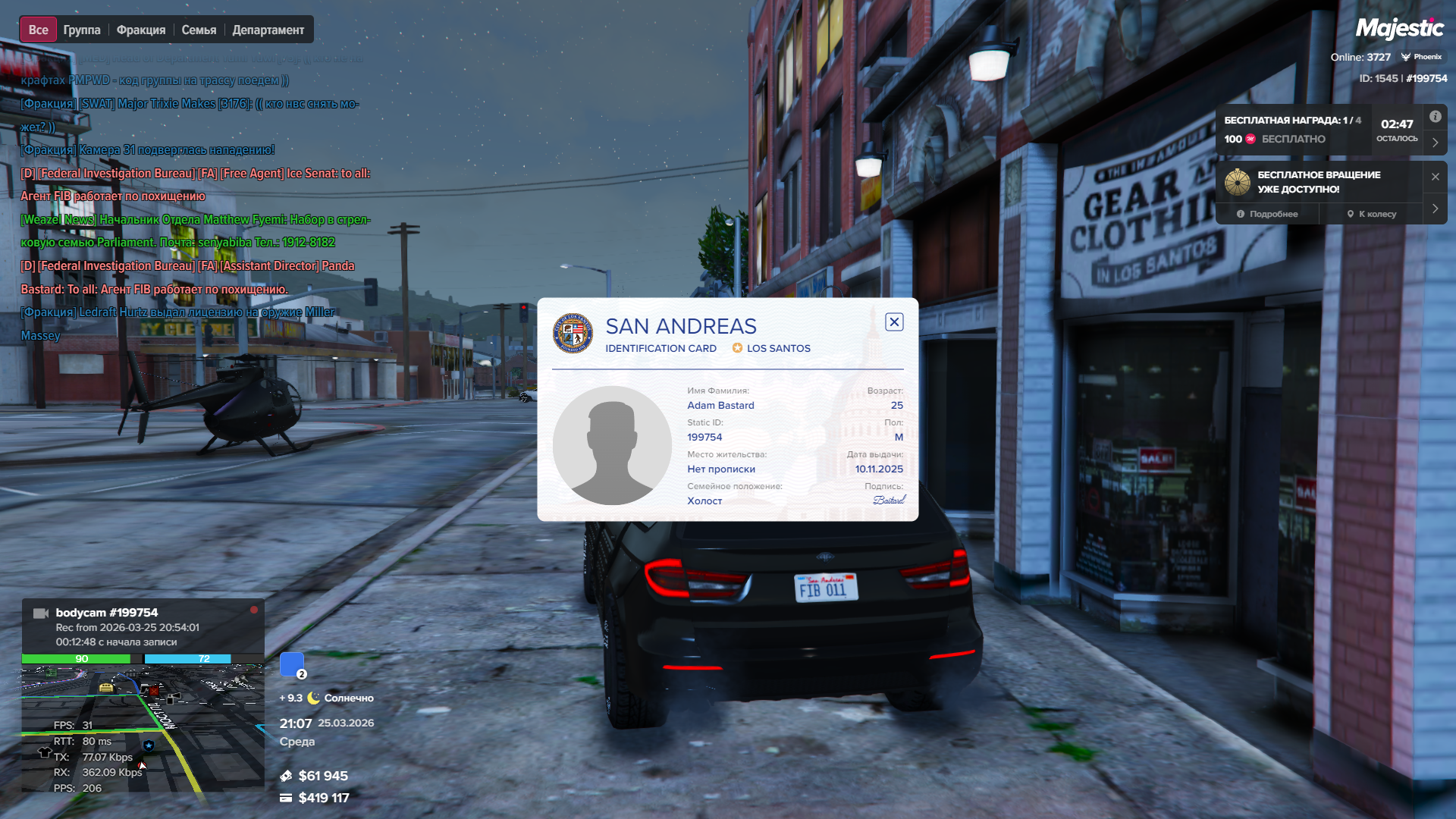Click the minimap in the corner
This screenshot has height=819, width=1456.
pyautogui.click(x=143, y=728)
